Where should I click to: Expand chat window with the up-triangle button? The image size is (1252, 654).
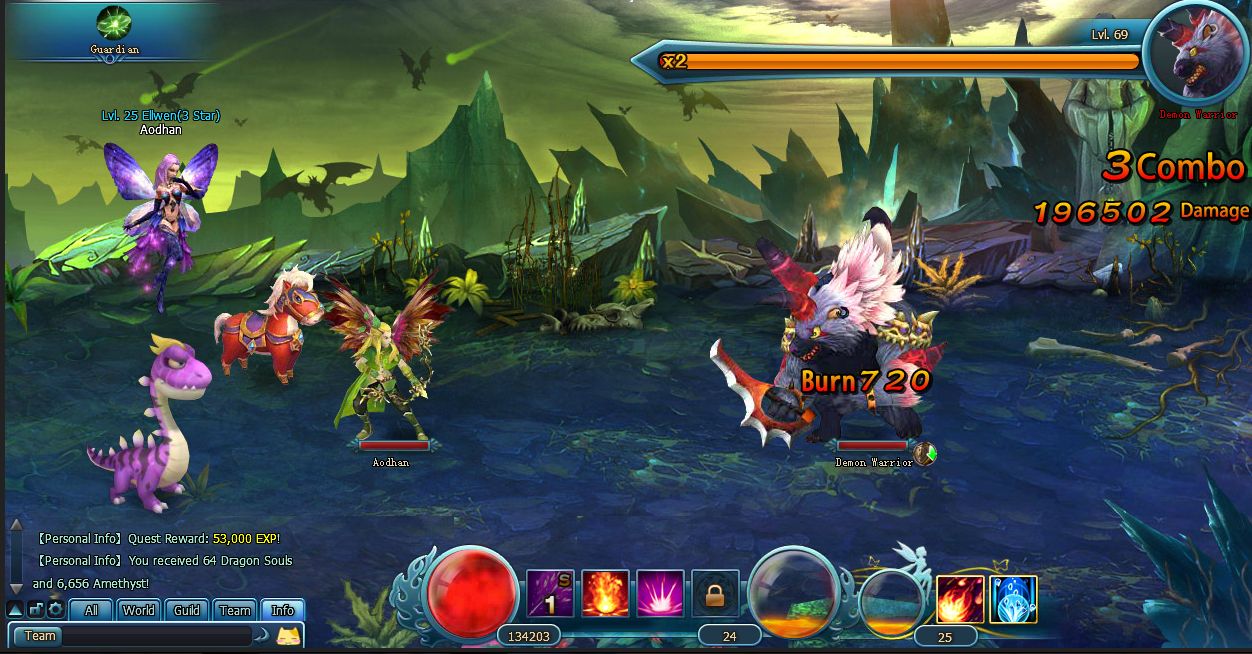point(15,609)
